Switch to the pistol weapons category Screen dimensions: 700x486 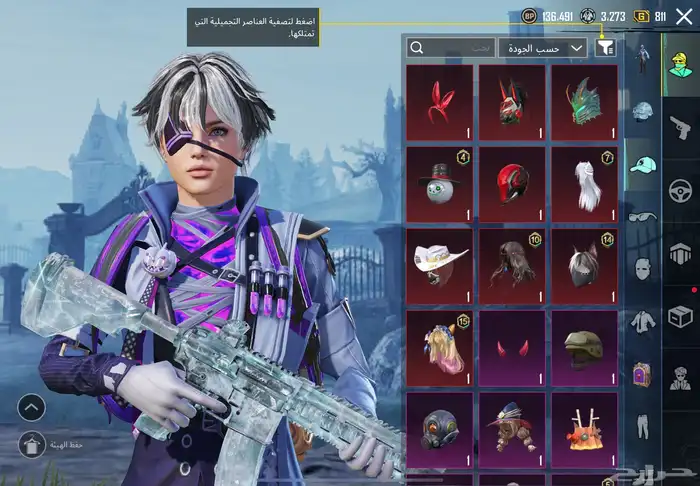[x=681, y=127]
